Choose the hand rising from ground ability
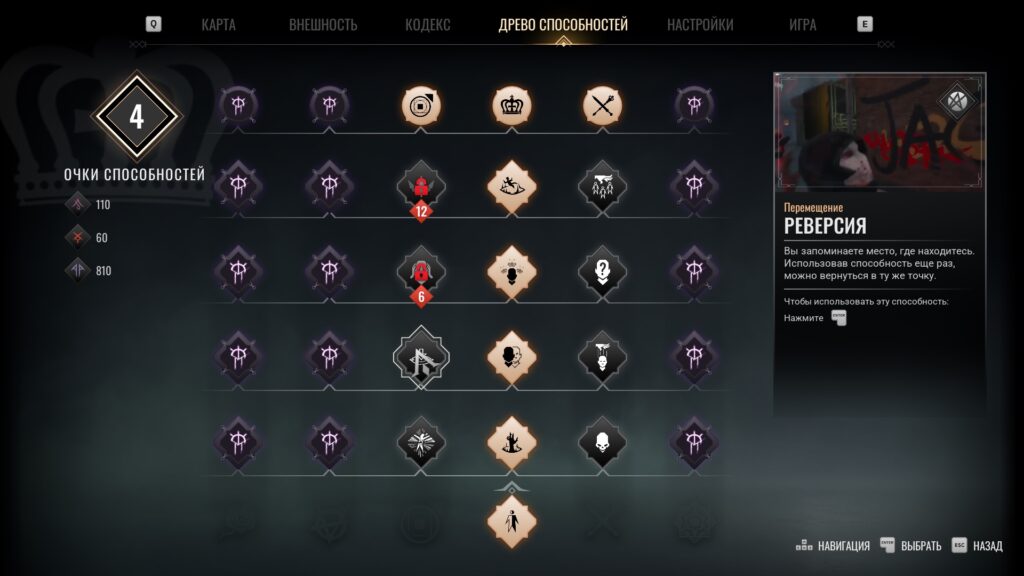 click(512, 441)
